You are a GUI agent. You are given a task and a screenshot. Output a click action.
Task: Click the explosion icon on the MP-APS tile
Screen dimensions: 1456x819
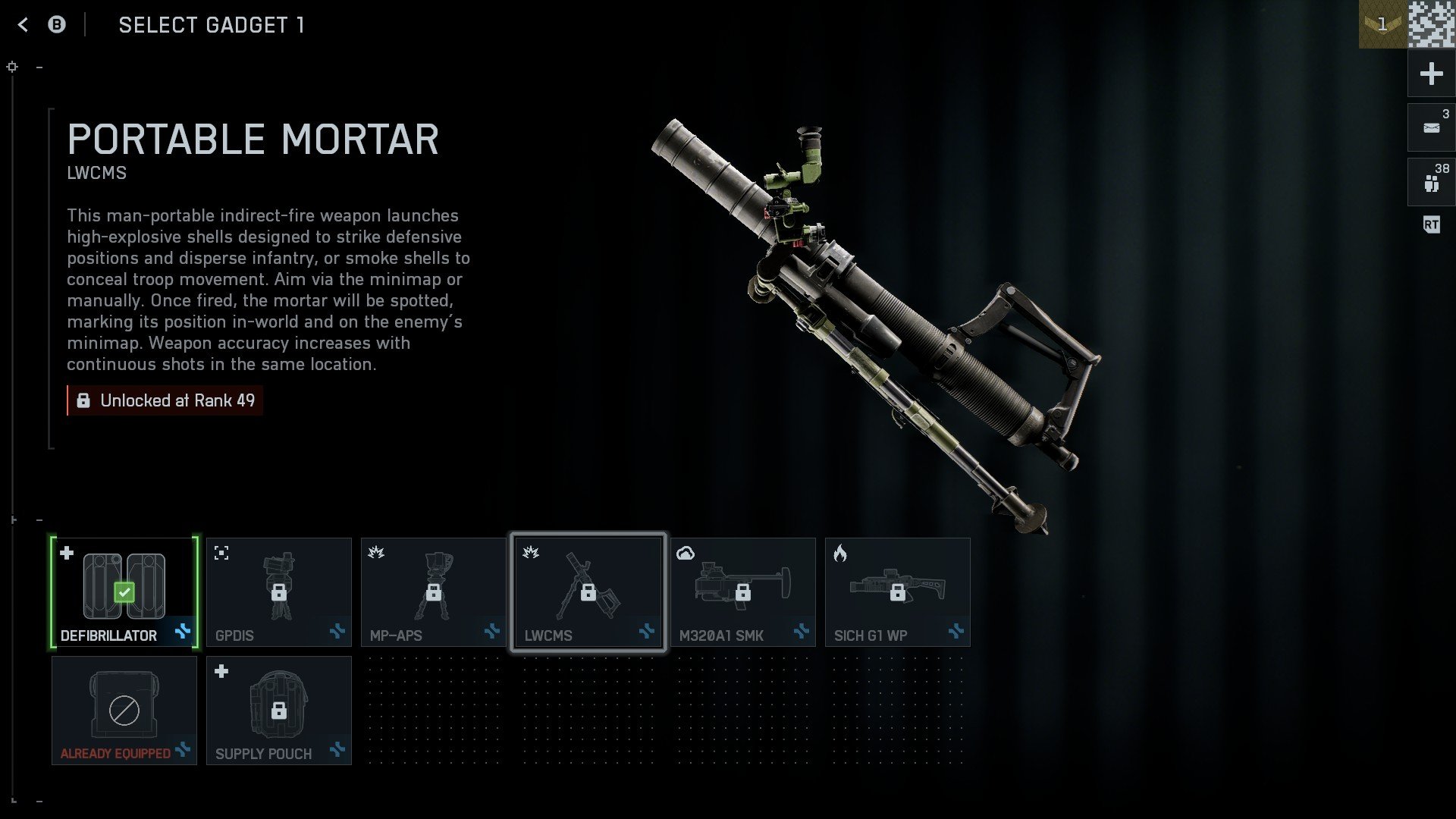[377, 553]
